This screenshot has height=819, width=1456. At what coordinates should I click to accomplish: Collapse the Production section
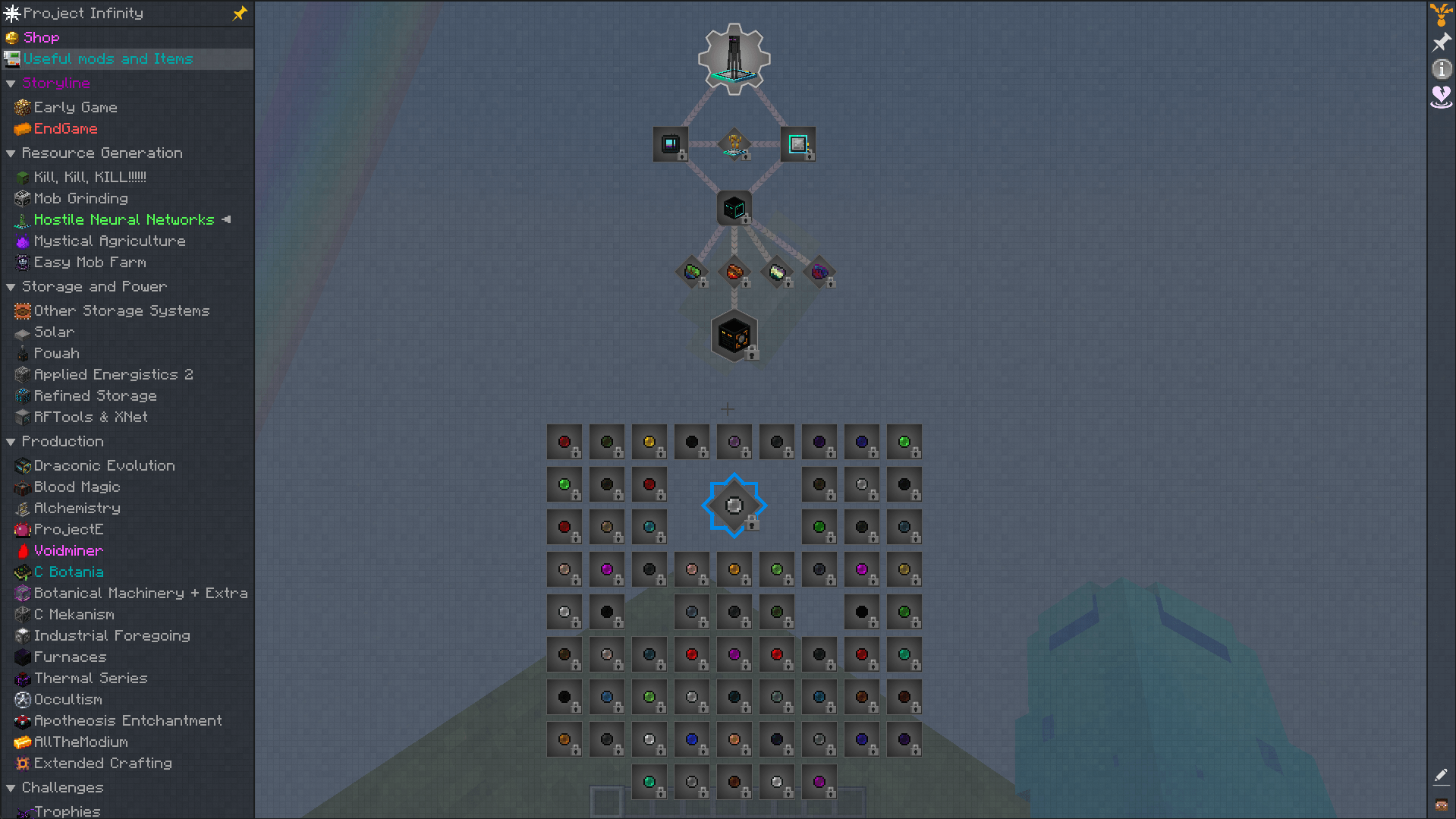[11, 441]
